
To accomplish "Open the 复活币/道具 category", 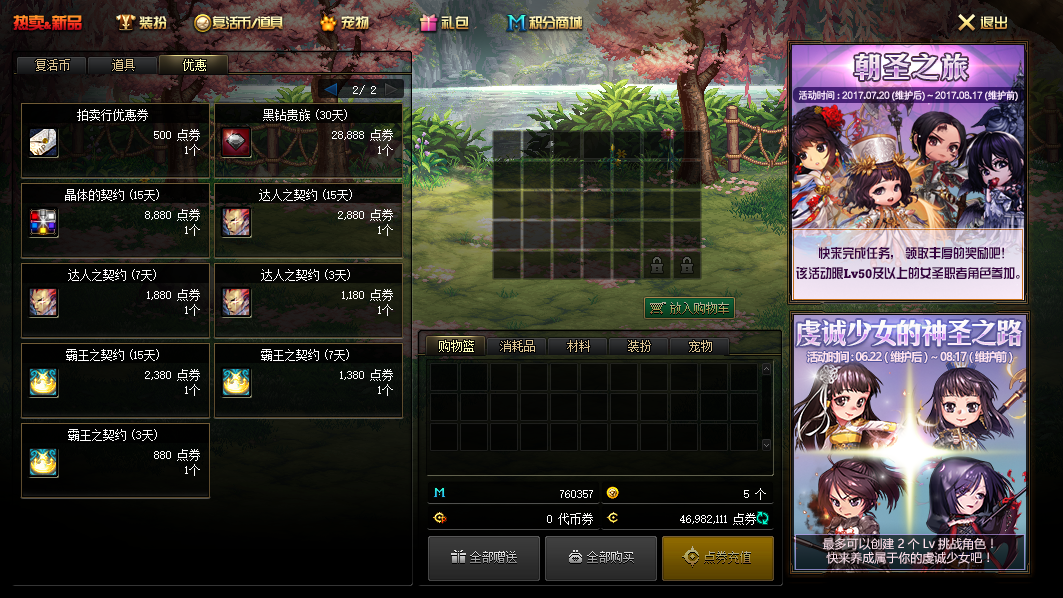I will pyautogui.click(x=238, y=22).
